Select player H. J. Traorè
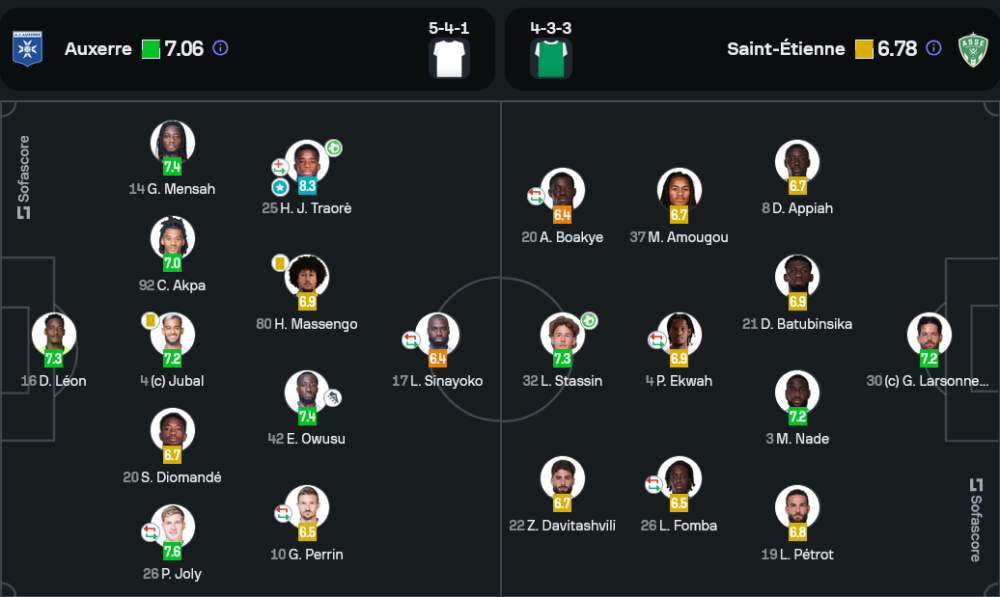 (307, 163)
